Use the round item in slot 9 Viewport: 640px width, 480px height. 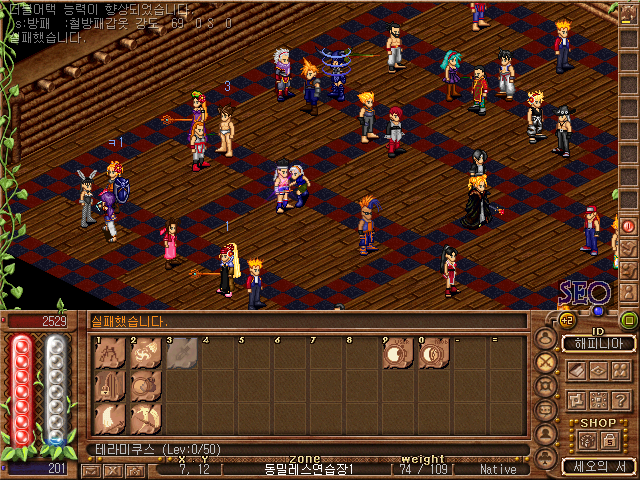pos(398,355)
